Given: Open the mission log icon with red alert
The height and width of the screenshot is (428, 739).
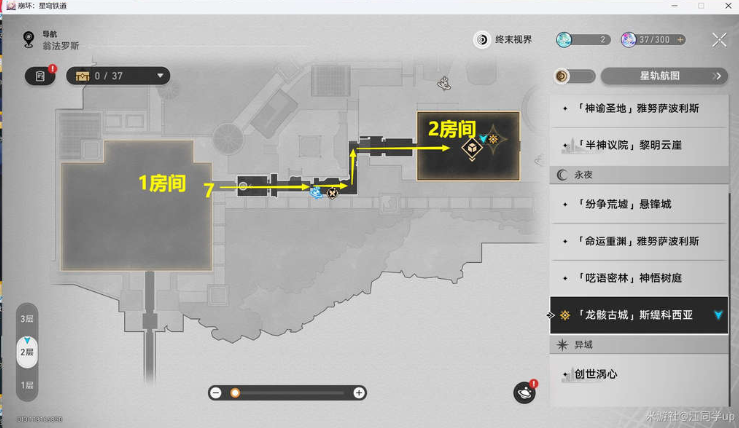Looking at the screenshot, I should coord(41,76).
